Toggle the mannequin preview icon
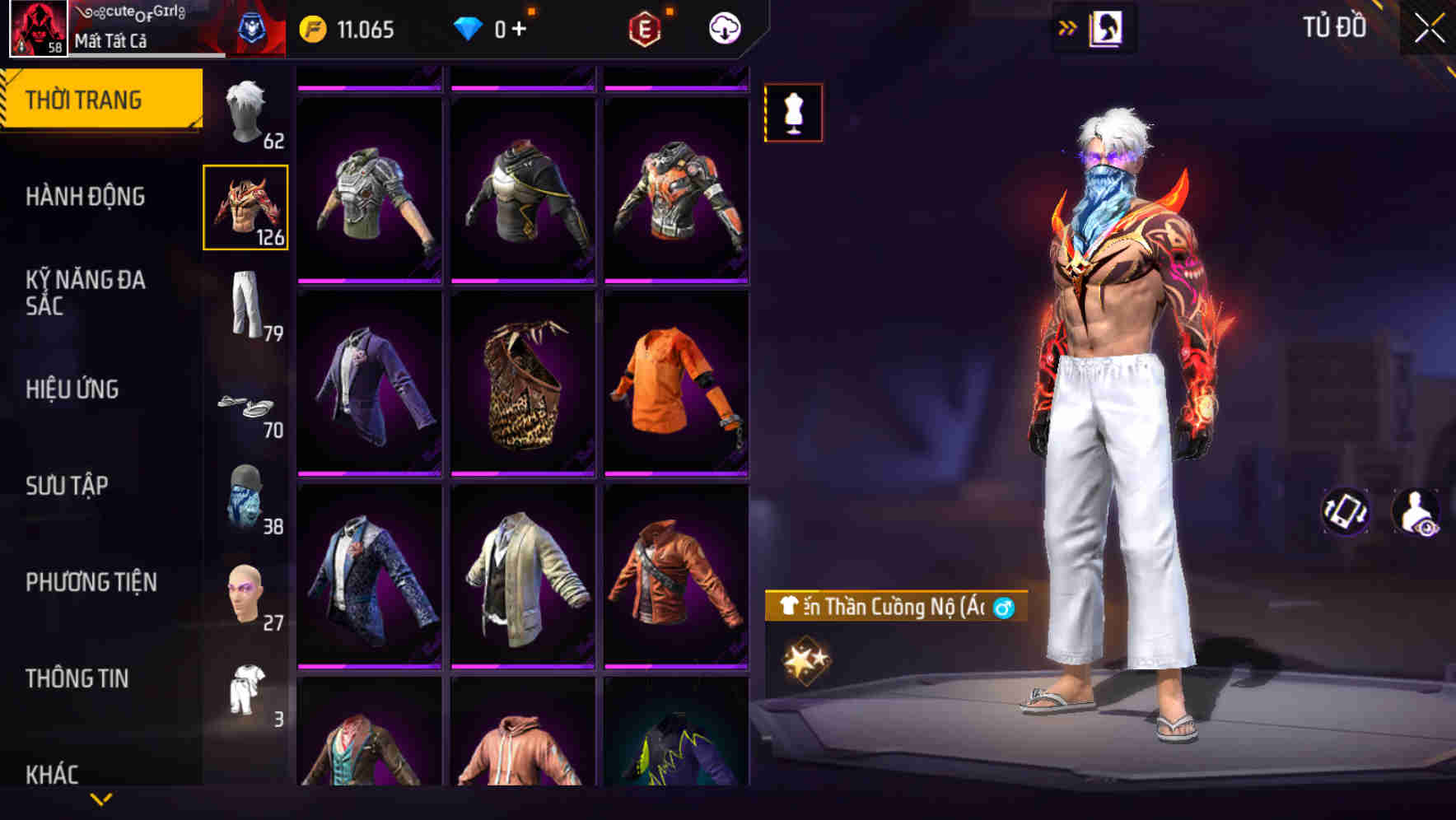1456x820 pixels. (793, 113)
